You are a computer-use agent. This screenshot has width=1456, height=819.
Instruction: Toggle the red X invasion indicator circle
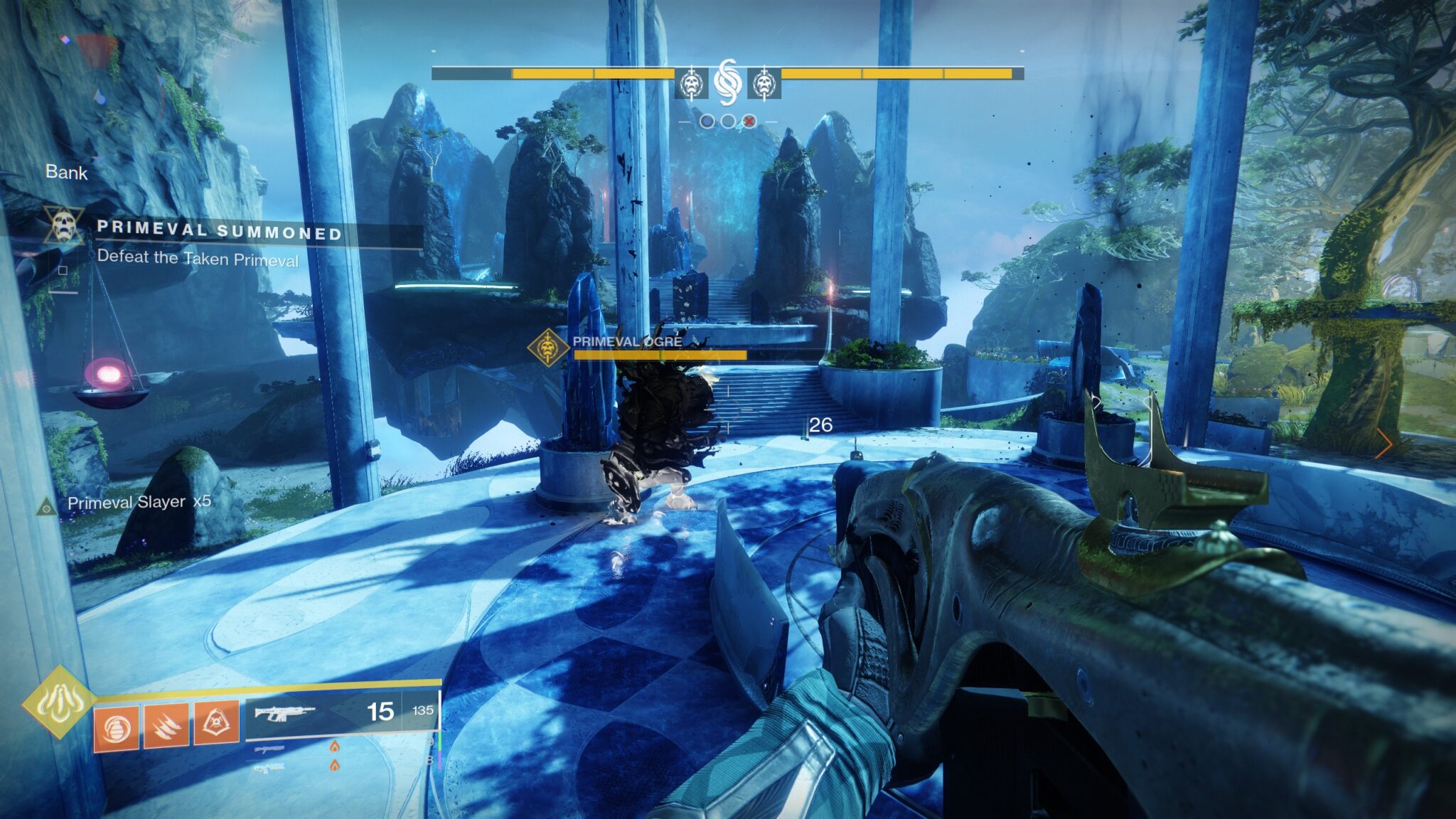pos(749,122)
